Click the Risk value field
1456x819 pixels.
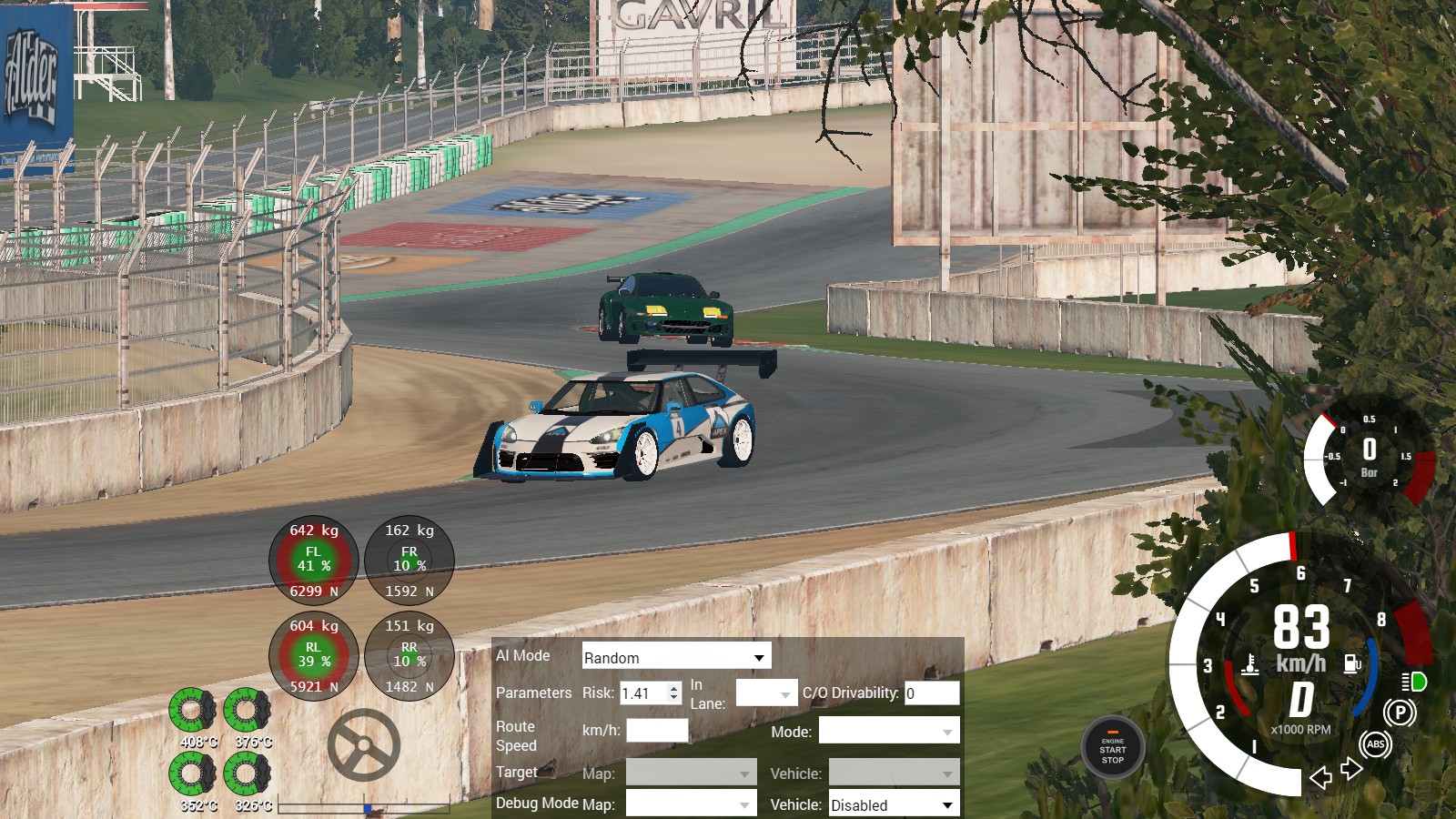pyautogui.click(x=643, y=693)
